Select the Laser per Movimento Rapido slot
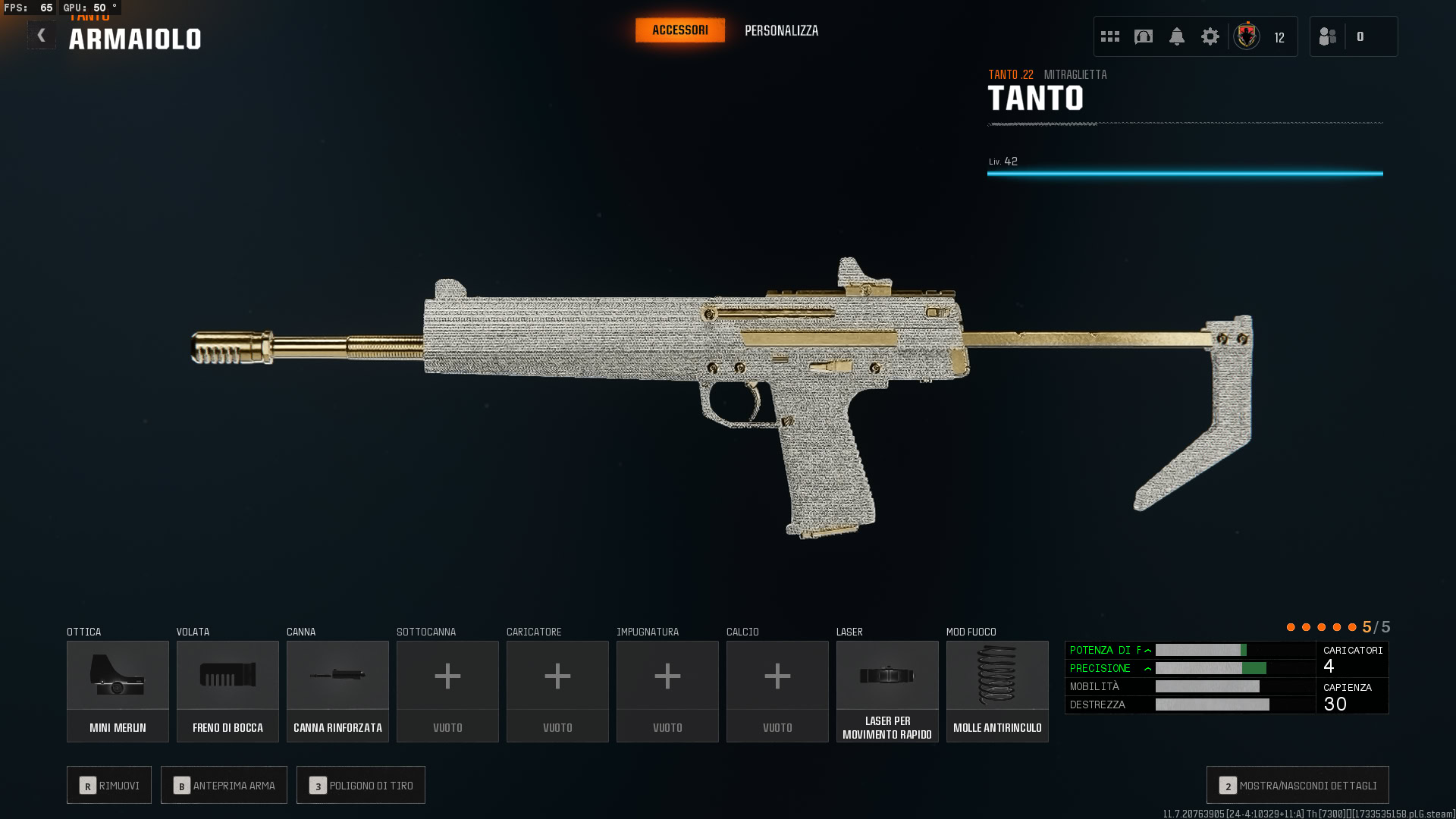Viewport: 1456px width, 819px height. [887, 691]
